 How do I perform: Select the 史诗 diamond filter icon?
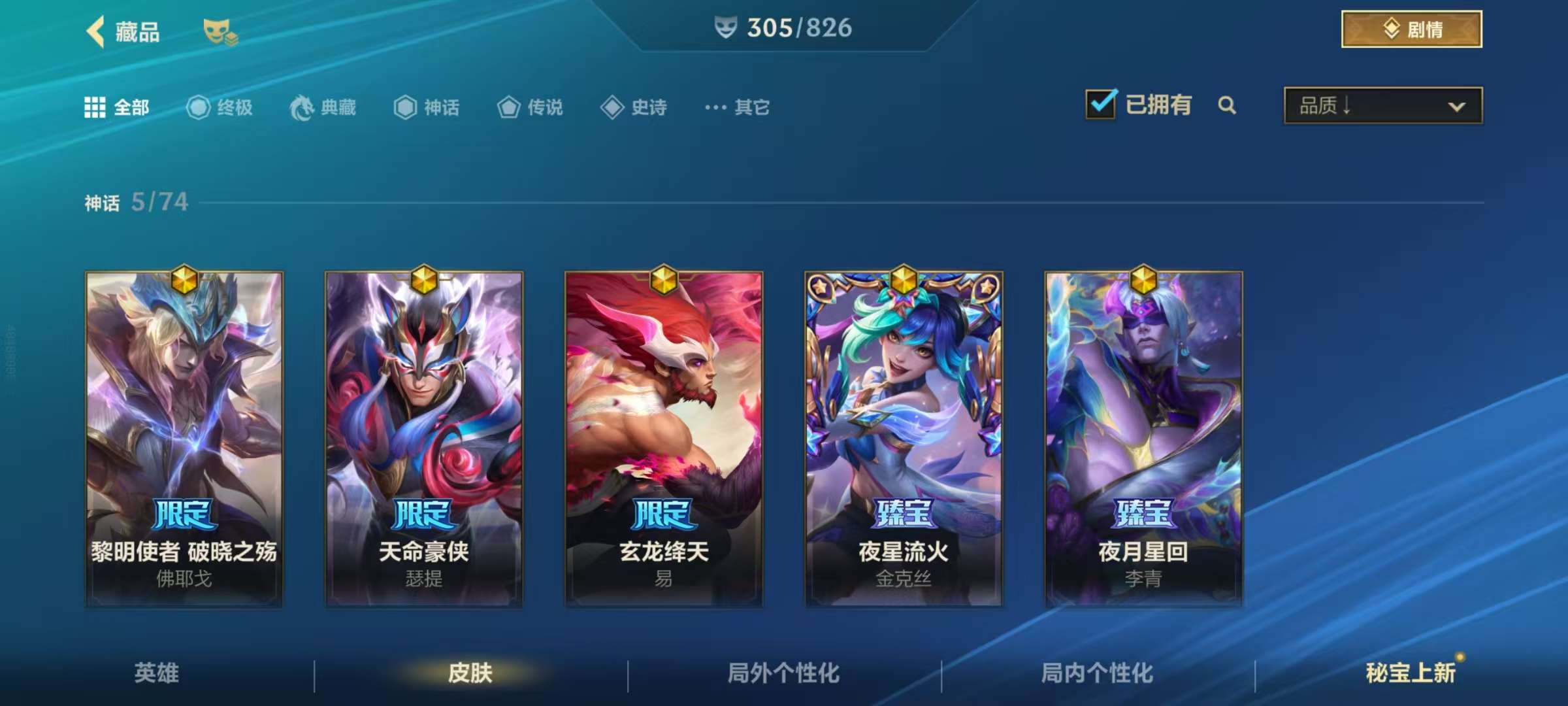click(613, 108)
